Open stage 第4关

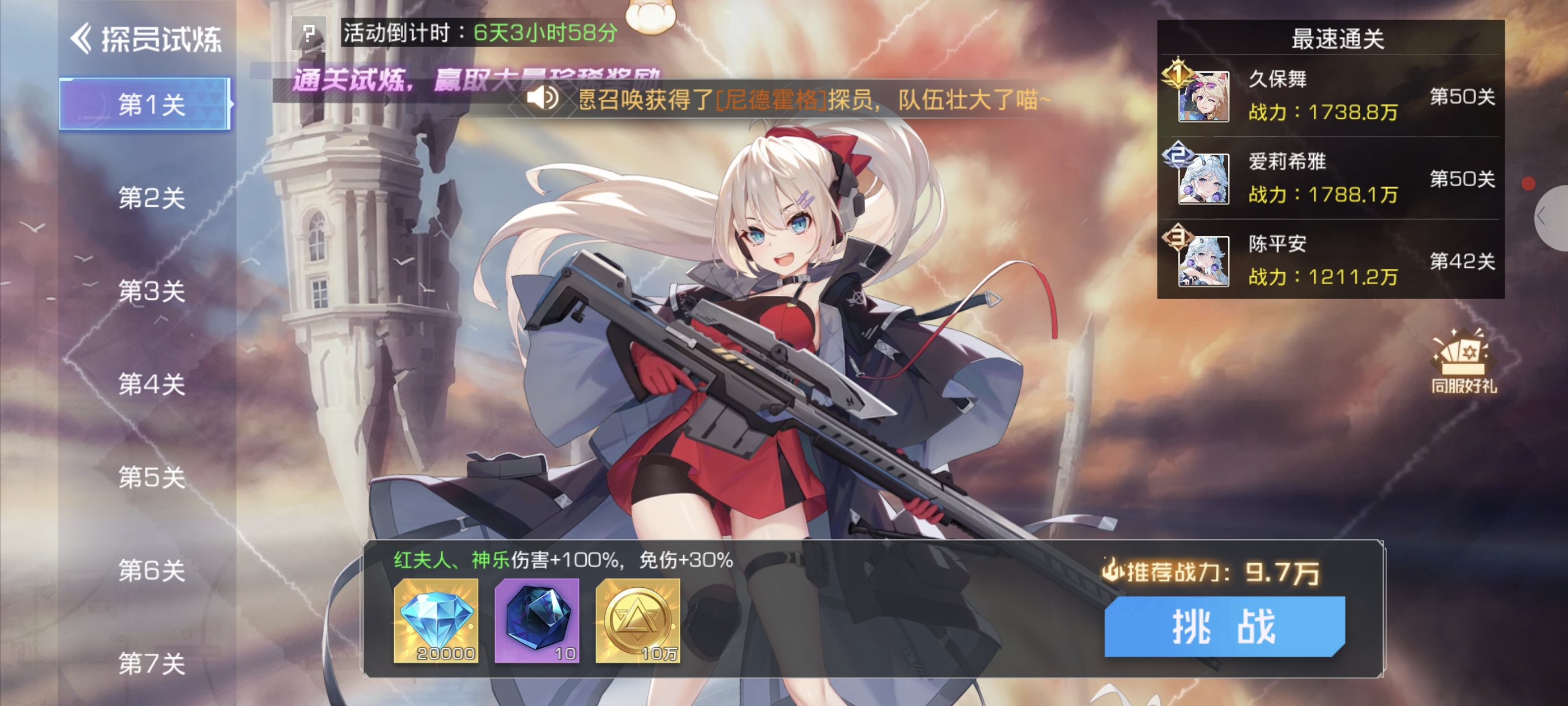coord(151,384)
